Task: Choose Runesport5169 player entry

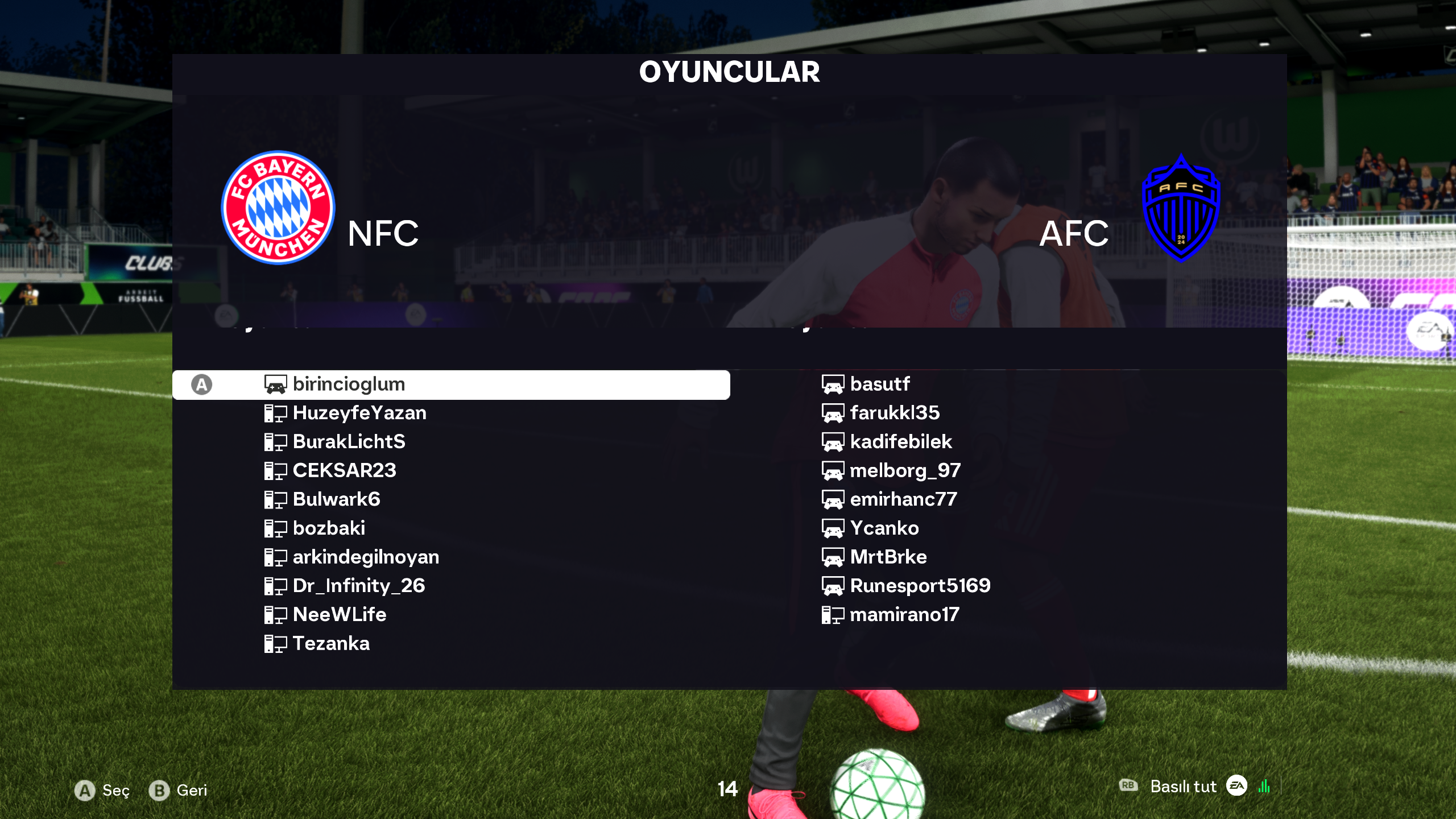Action: (x=920, y=586)
